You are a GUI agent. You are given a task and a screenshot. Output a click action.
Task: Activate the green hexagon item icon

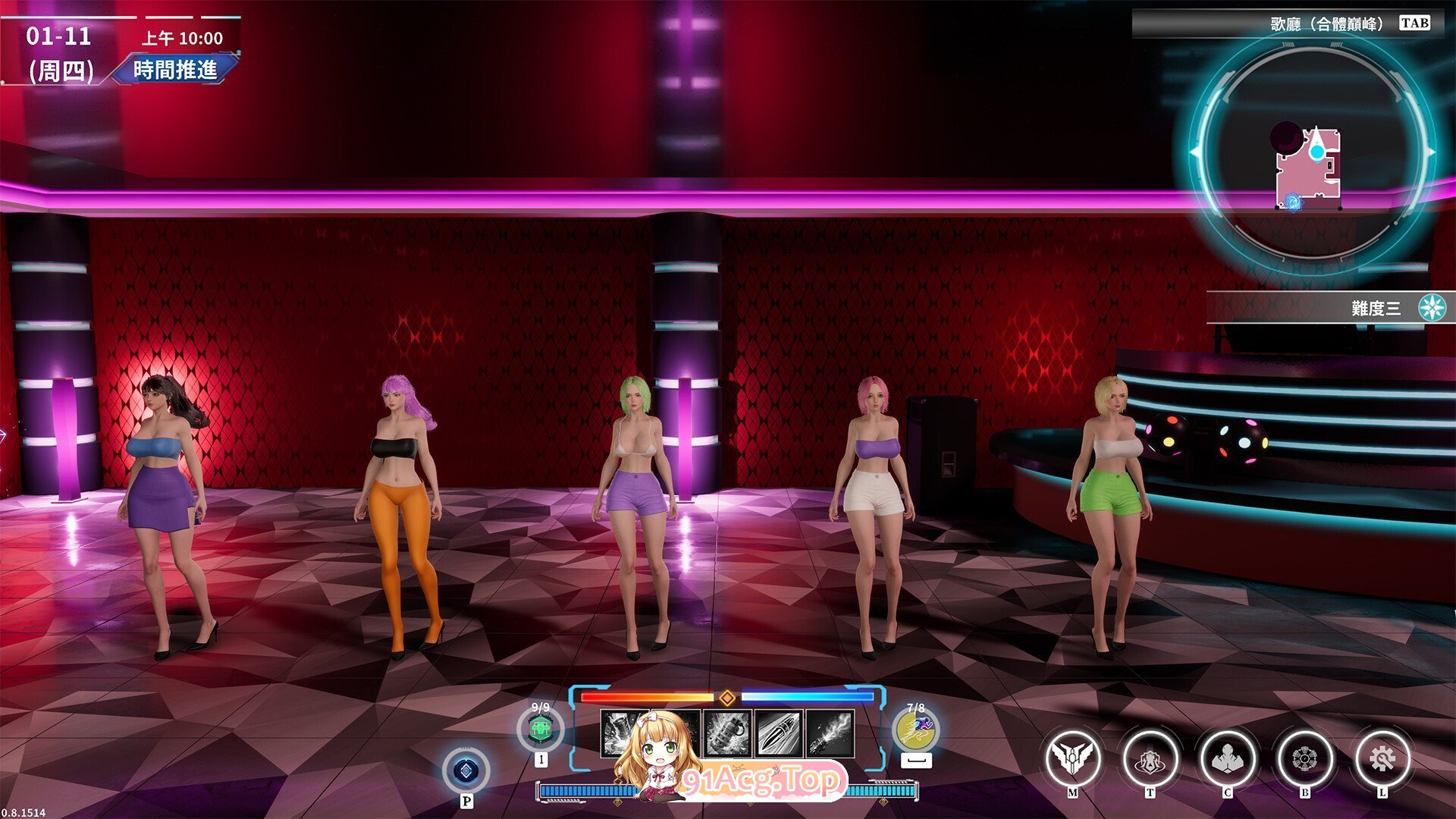[x=540, y=730]
